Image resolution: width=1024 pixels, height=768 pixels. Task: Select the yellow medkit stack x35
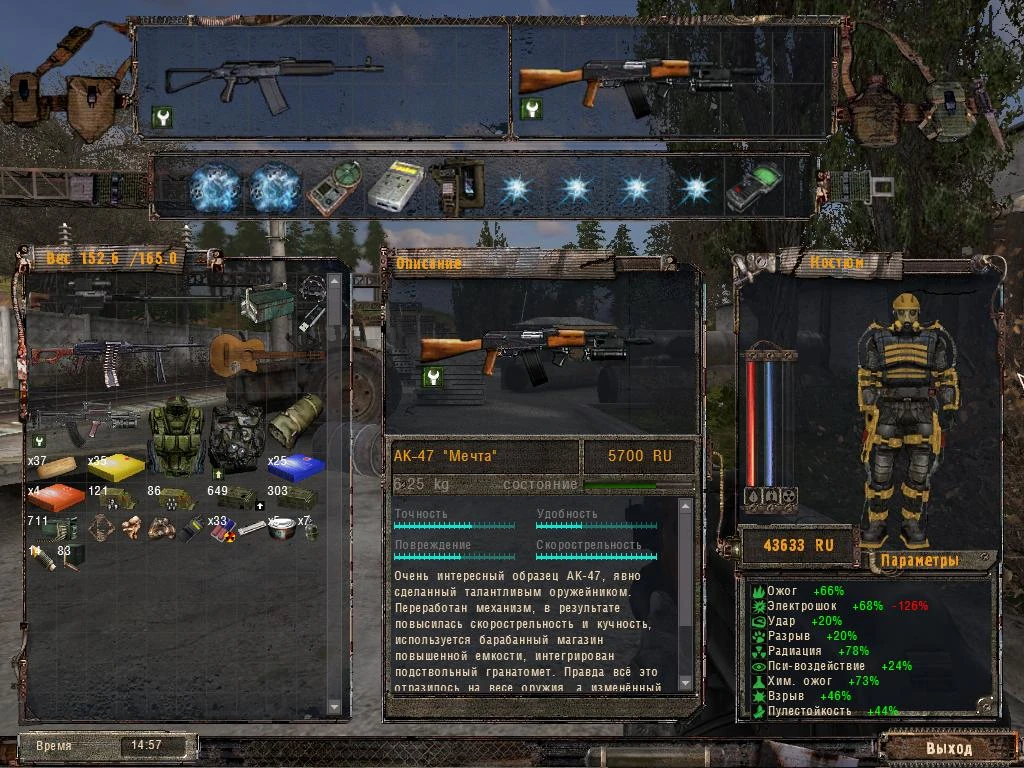coord(117,466)
